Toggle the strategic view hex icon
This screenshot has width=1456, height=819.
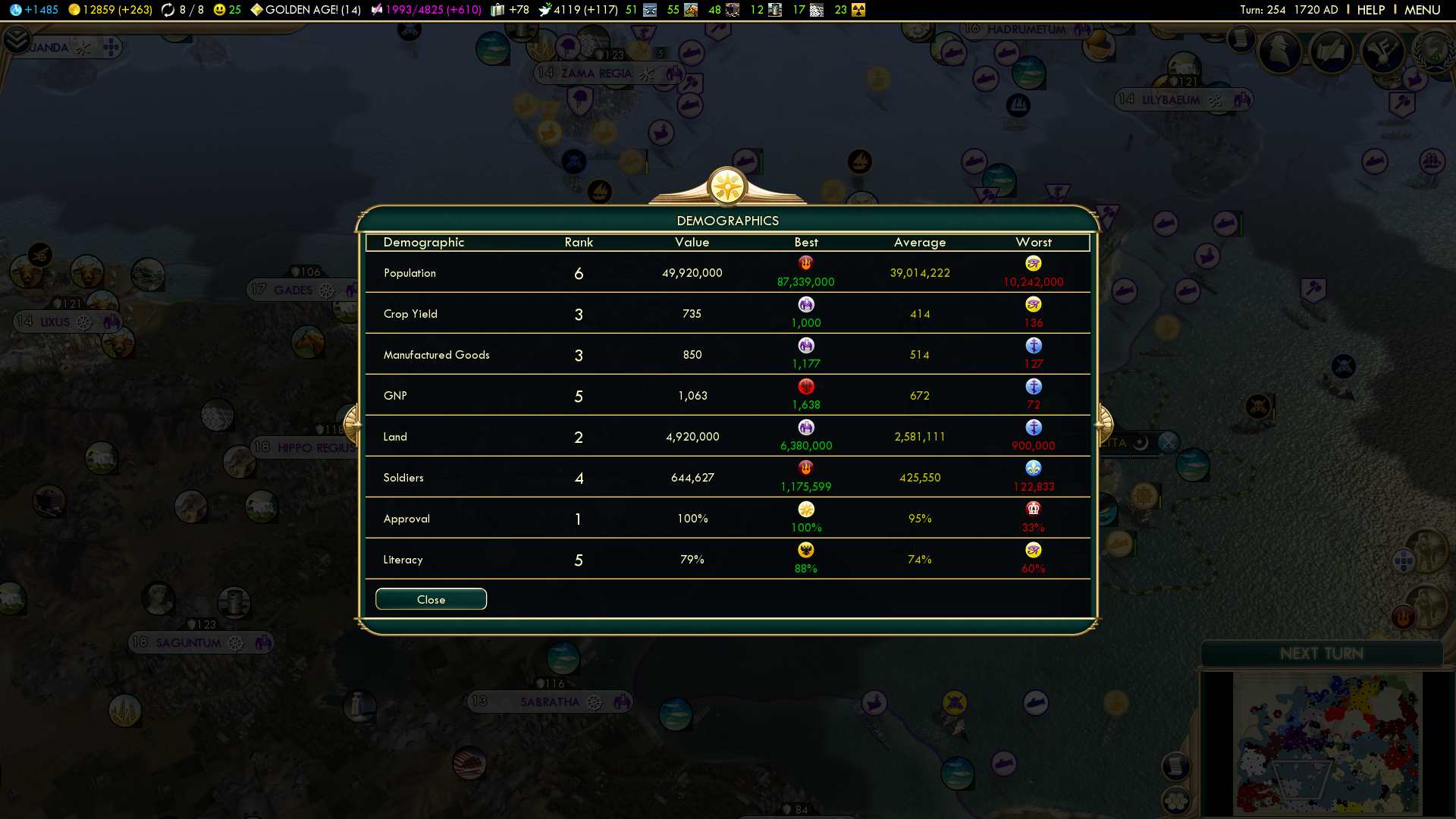point(1176,800)
